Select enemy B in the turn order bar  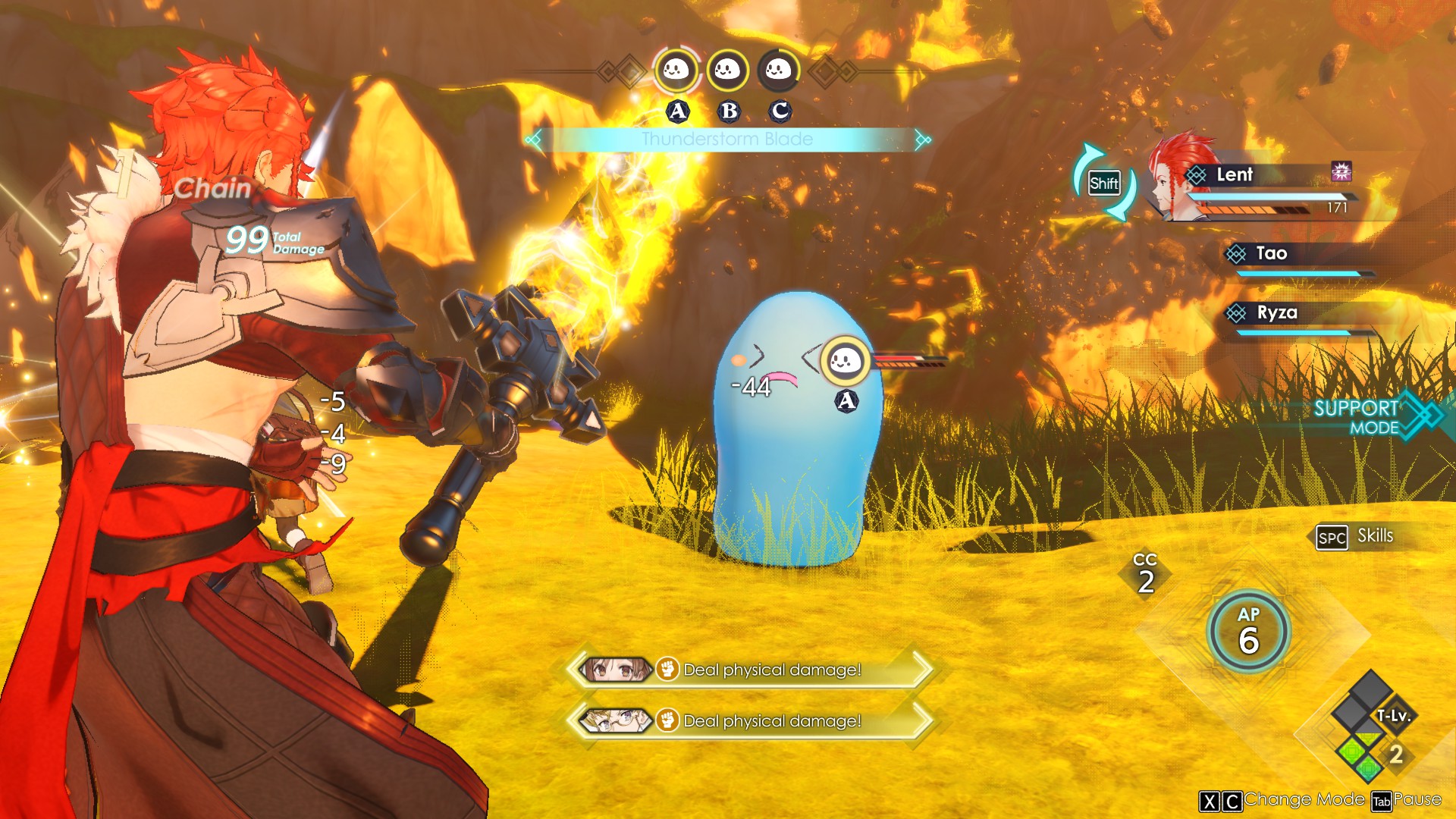(727, 71)
